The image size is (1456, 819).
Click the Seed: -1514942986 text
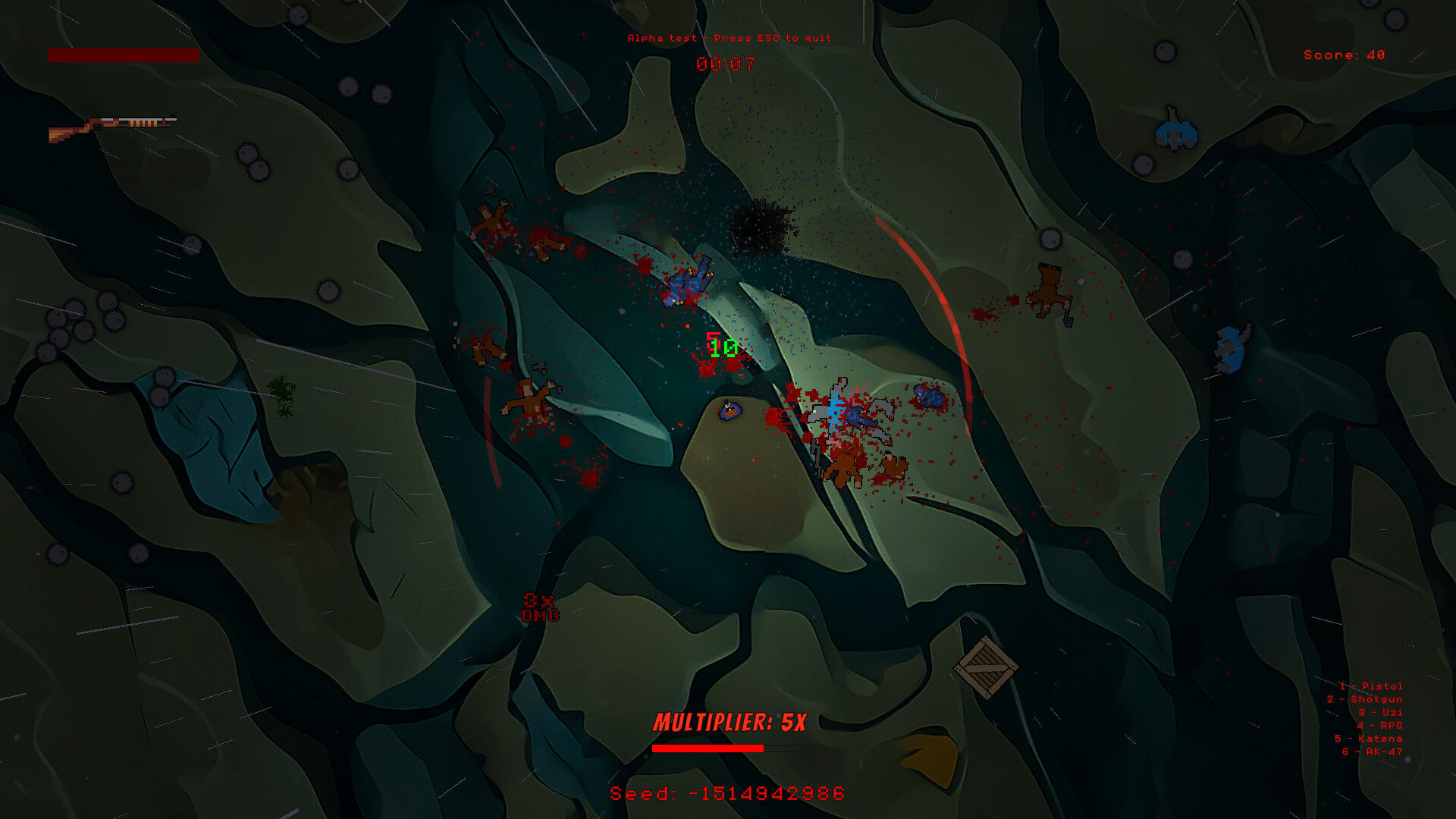tap(728, 791)
